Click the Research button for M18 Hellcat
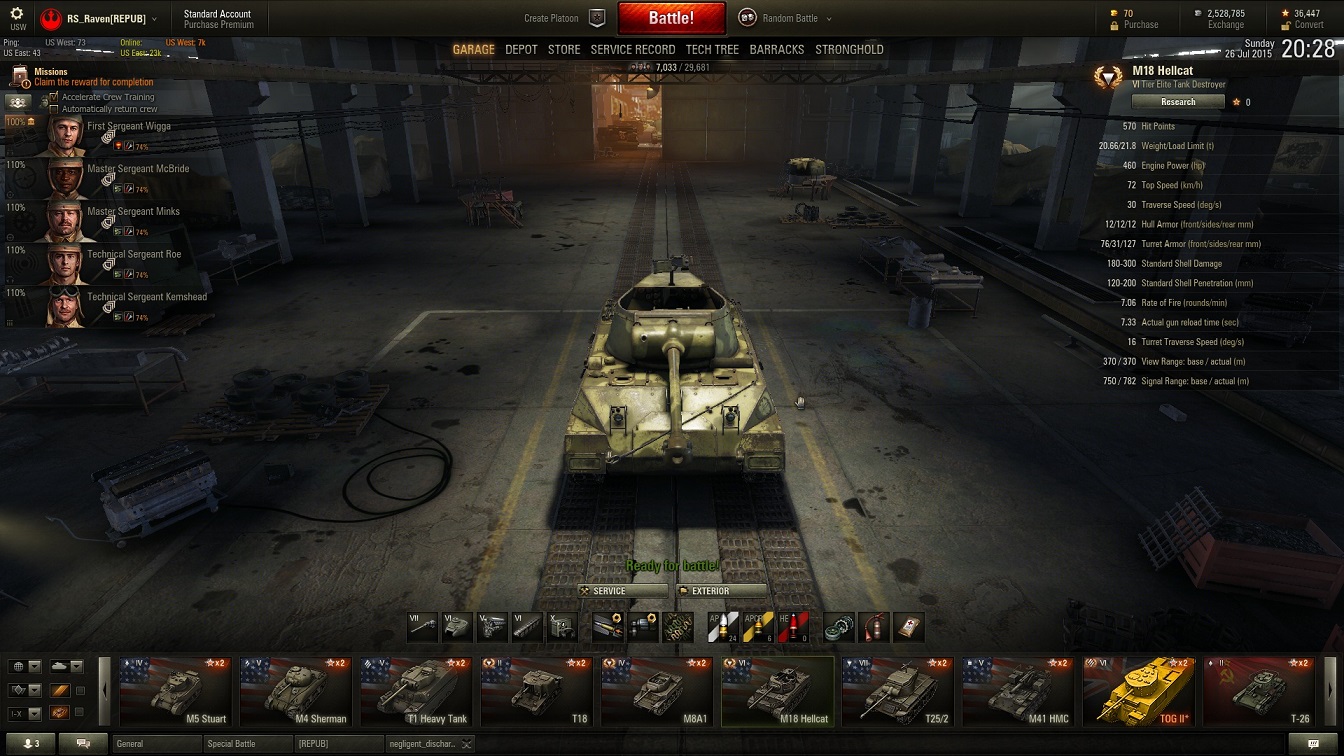The width and height of the screenshot is (1344, 756). 1178,102
